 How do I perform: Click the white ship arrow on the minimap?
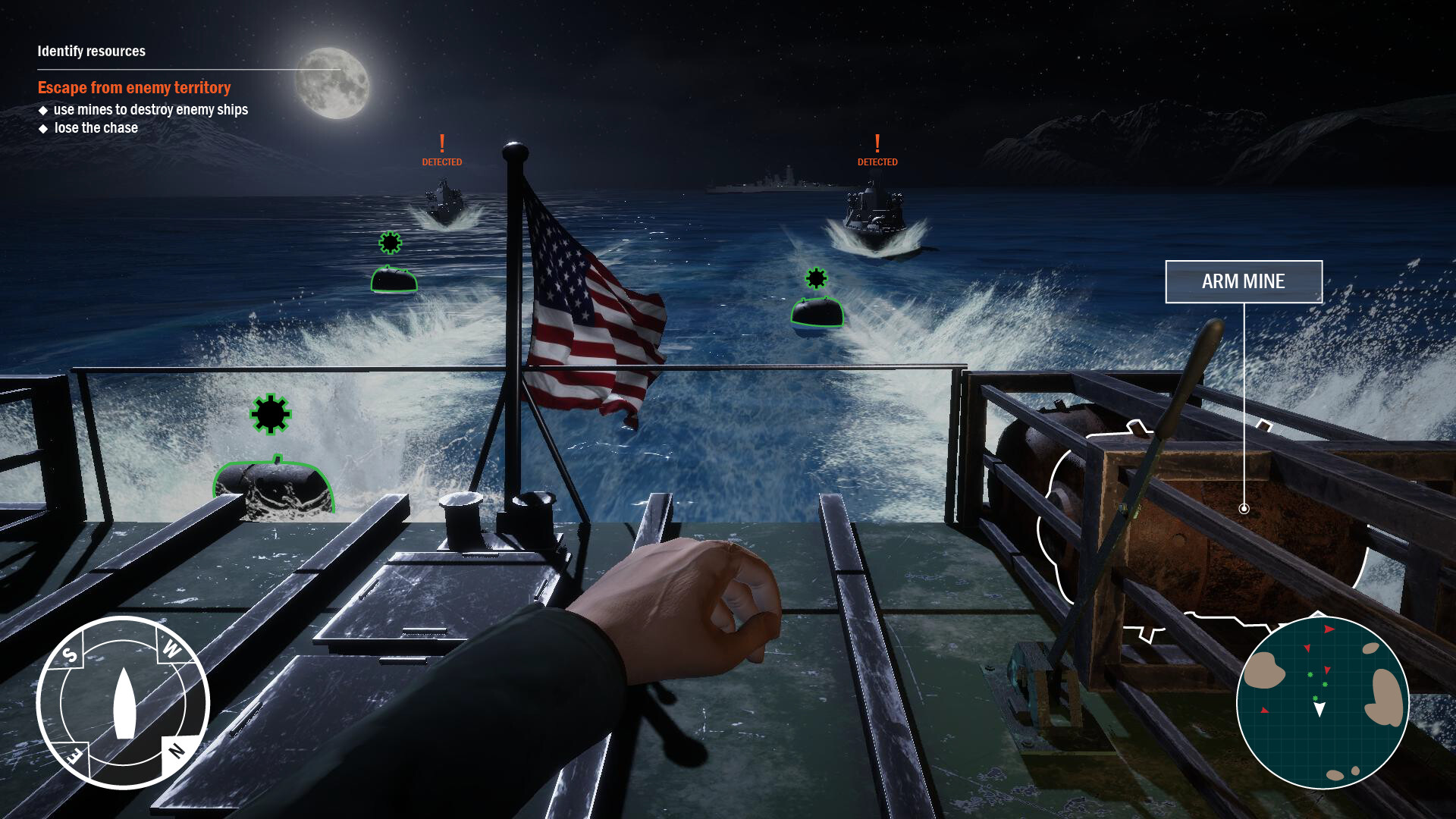(1320, 708)
